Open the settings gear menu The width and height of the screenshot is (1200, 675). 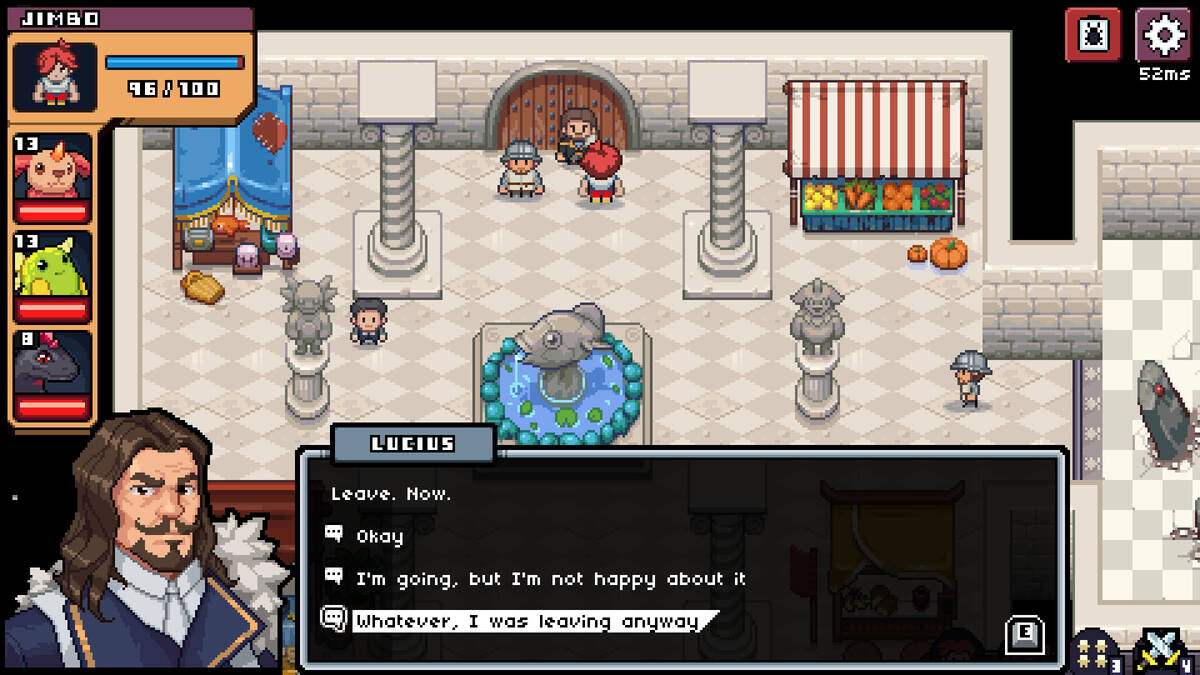pyautogui.click(x=1163, y=36)
